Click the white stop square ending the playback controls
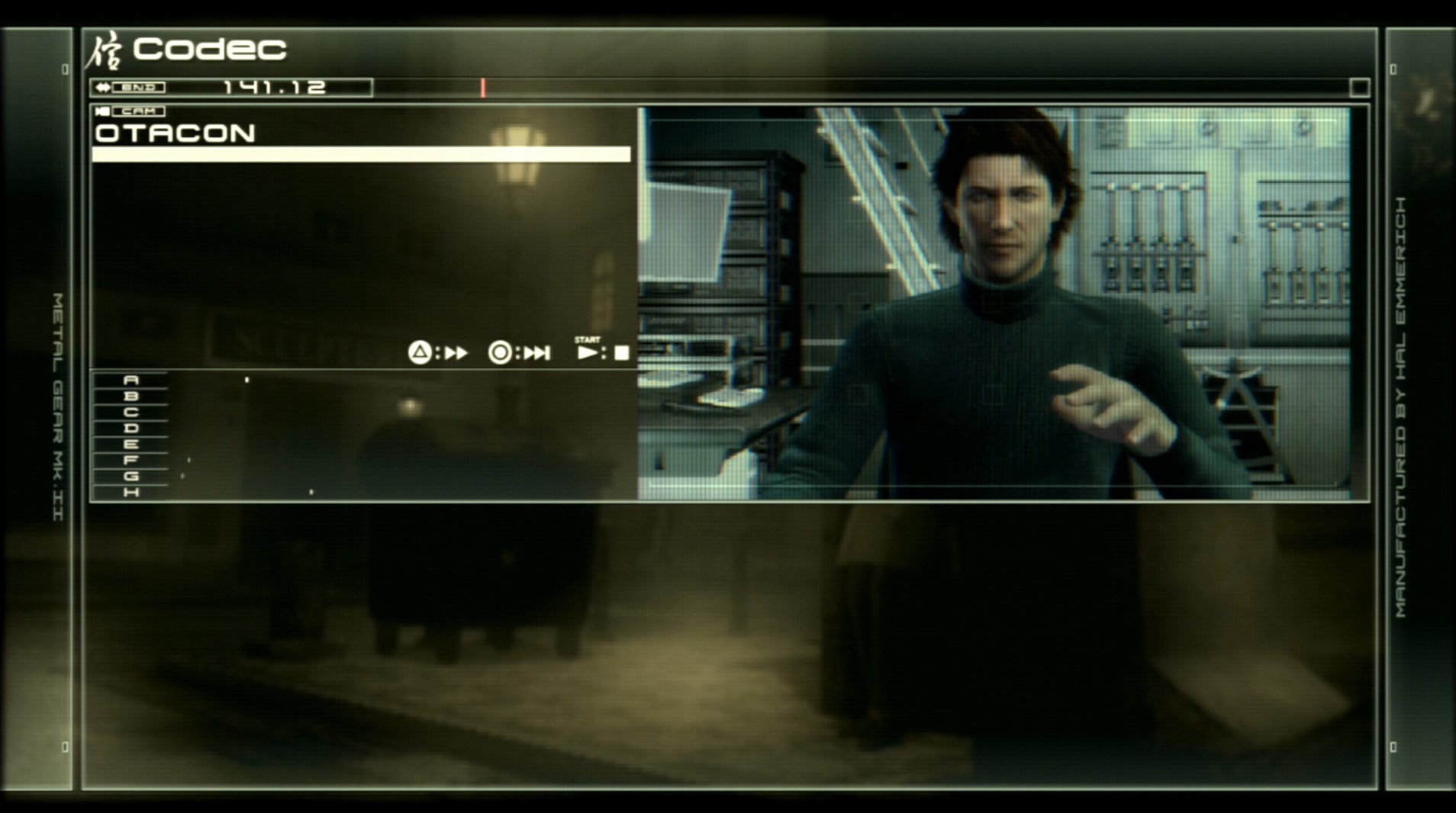The width and height of the screenshot is (1456, 813). 621,352
